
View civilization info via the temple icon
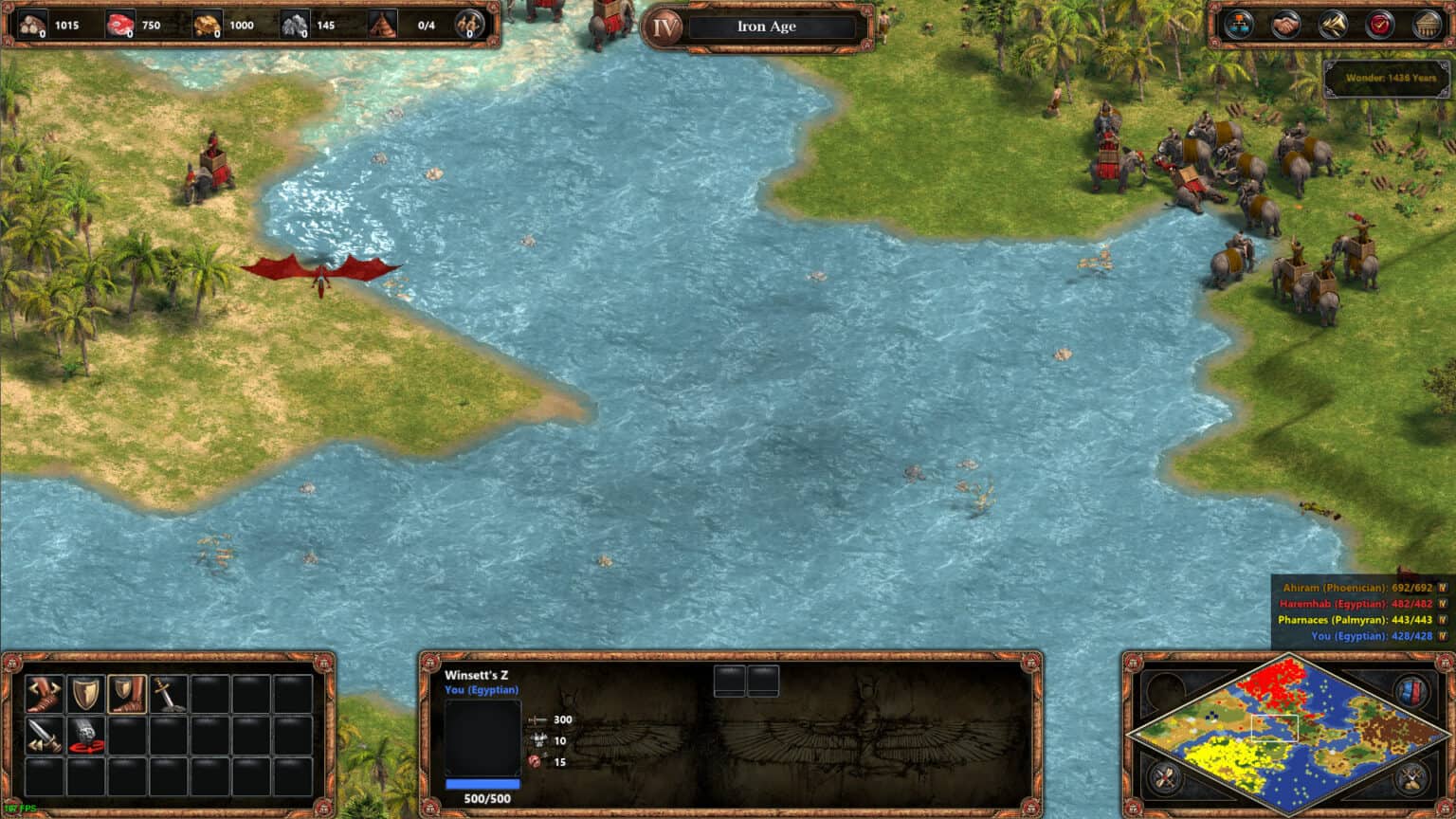point(1425,23)
